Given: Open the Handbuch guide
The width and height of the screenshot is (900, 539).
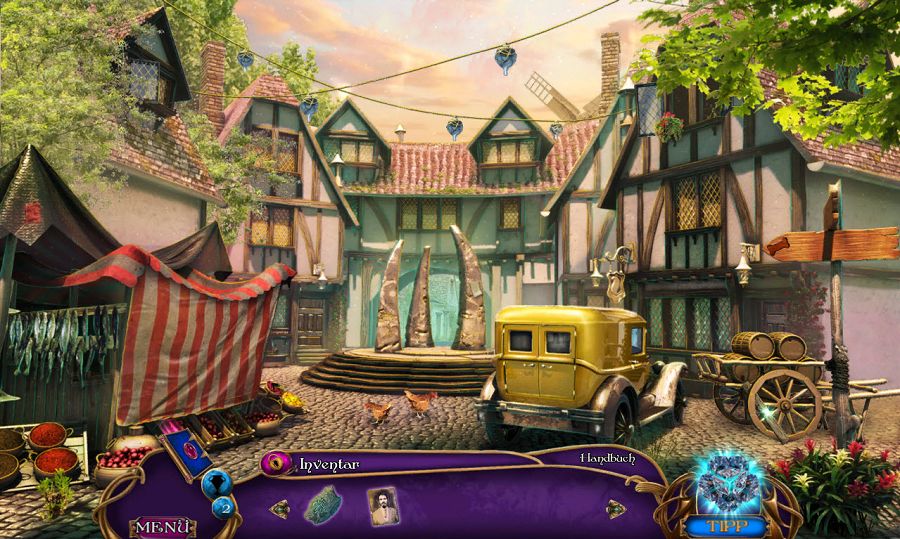Looking at the screenshot, I should point(607,458).
